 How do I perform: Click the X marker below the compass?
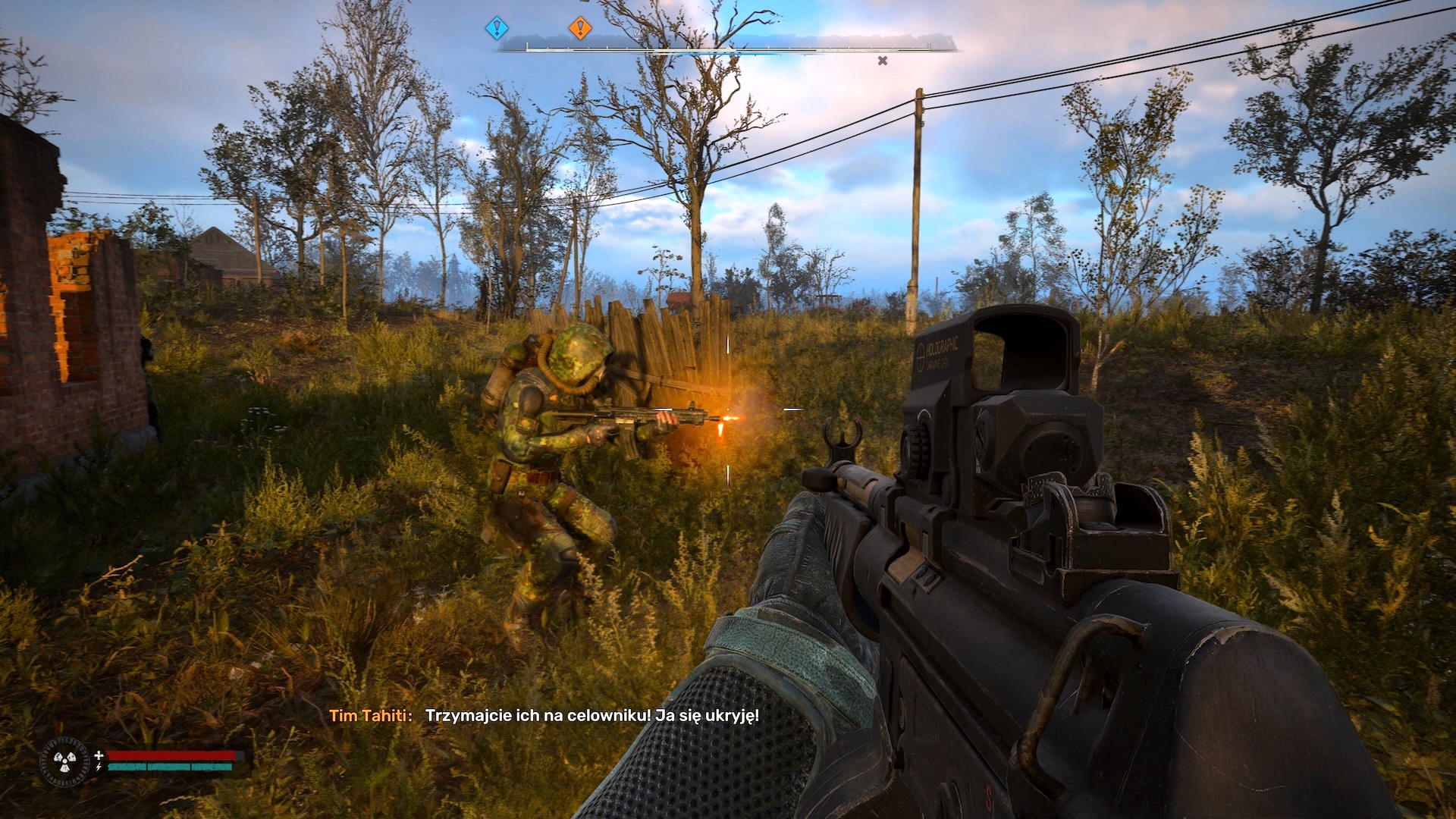click(883, 61)
